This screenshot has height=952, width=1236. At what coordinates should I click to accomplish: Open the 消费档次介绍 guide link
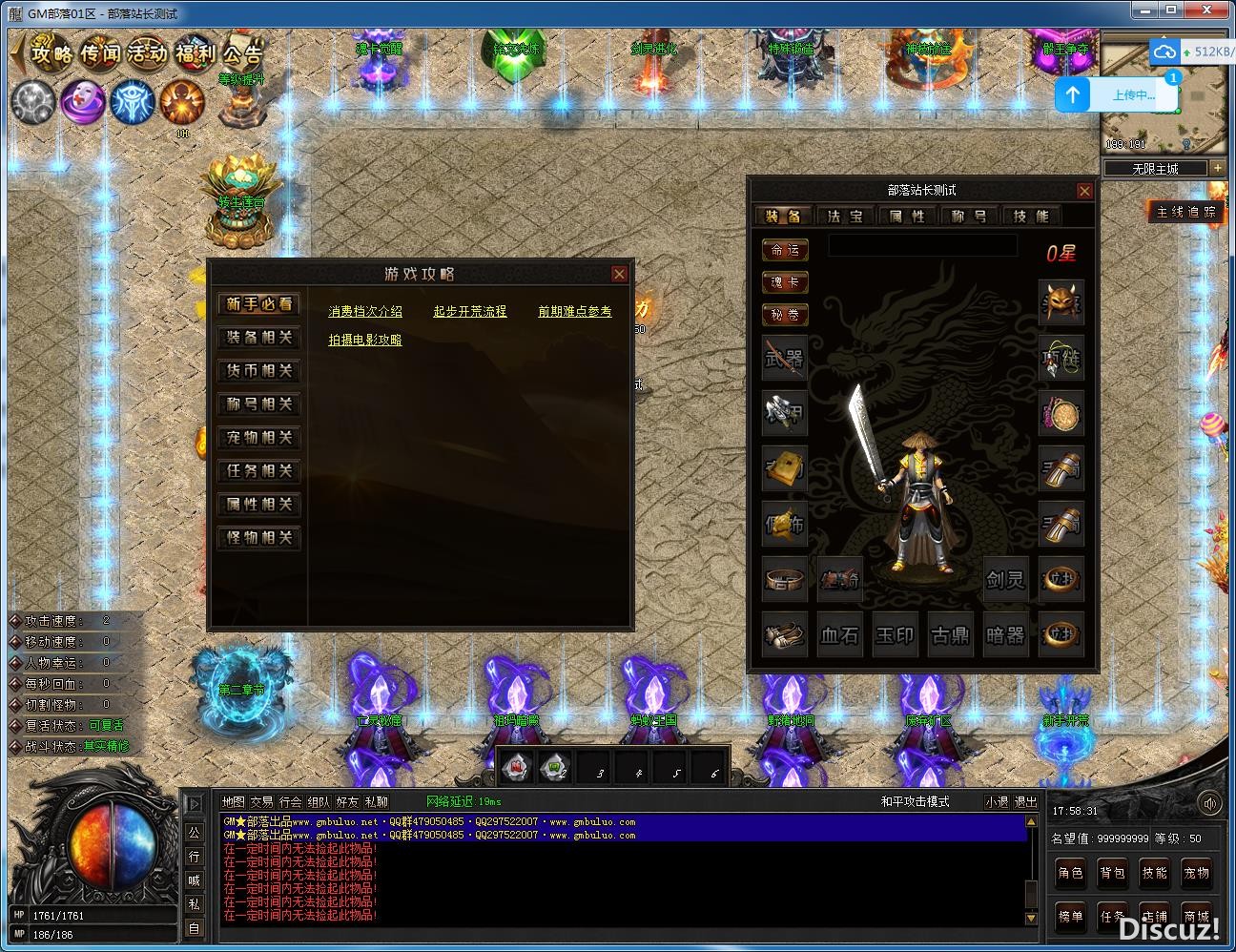click(365, 312)
